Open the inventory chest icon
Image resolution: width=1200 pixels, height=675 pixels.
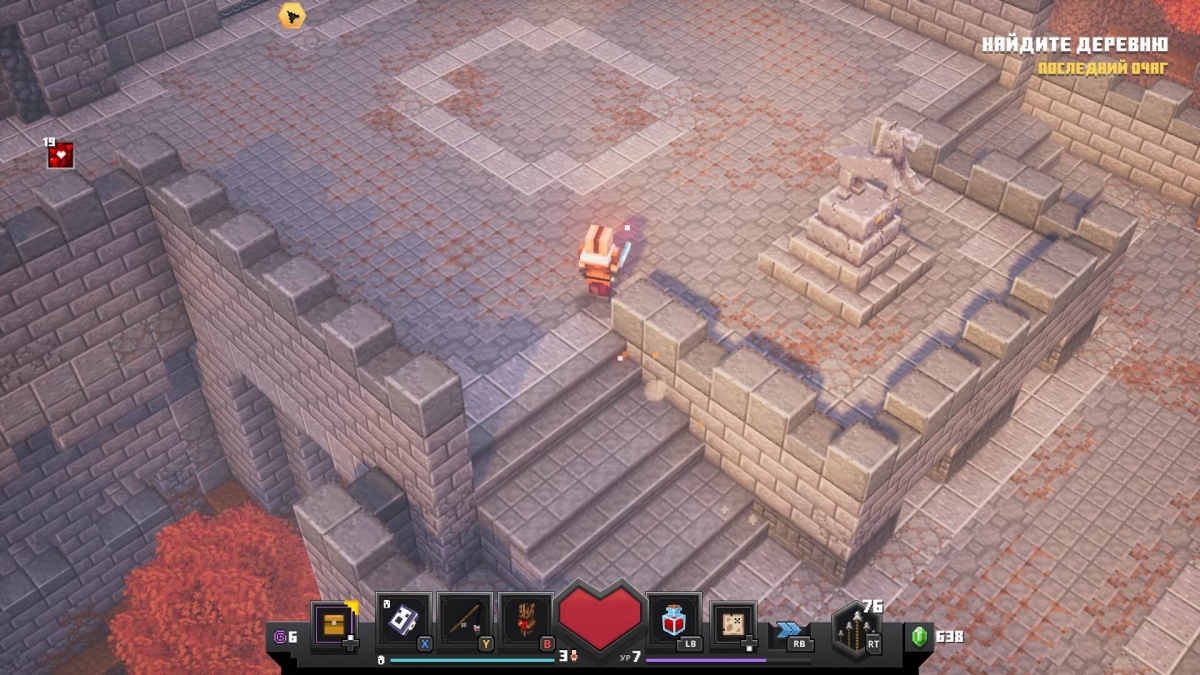[x=333, y=625]
